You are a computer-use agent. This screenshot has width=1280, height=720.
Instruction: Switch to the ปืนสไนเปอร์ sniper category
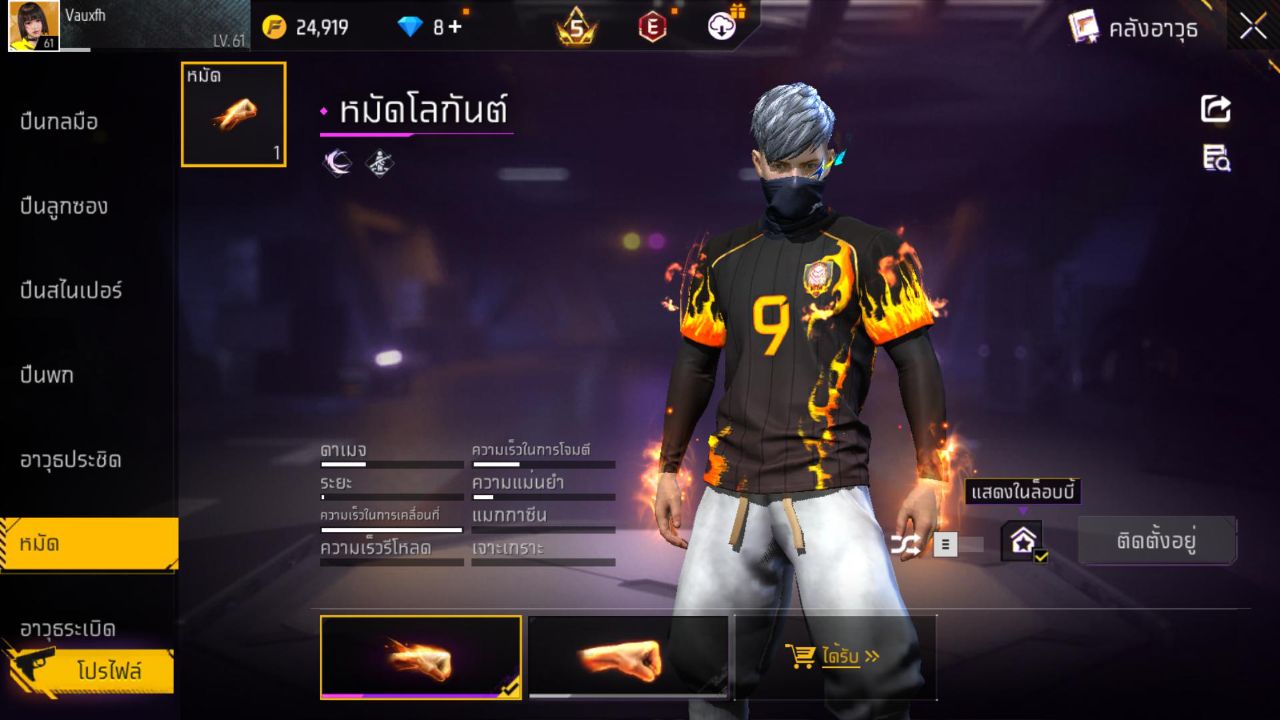(70, 290)
